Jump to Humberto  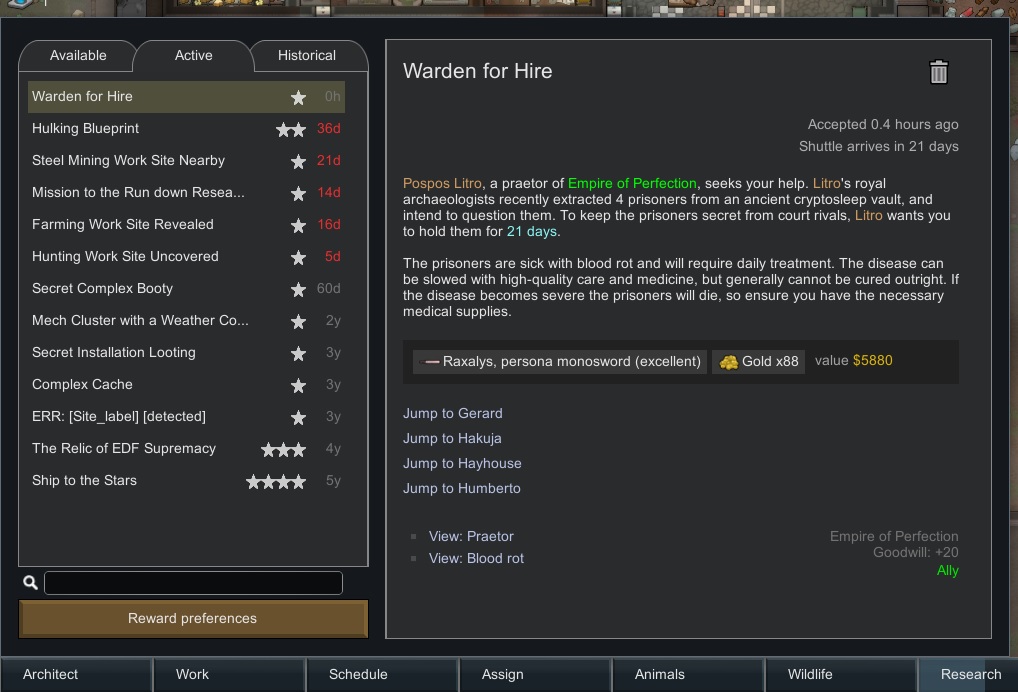pos(462,489)
